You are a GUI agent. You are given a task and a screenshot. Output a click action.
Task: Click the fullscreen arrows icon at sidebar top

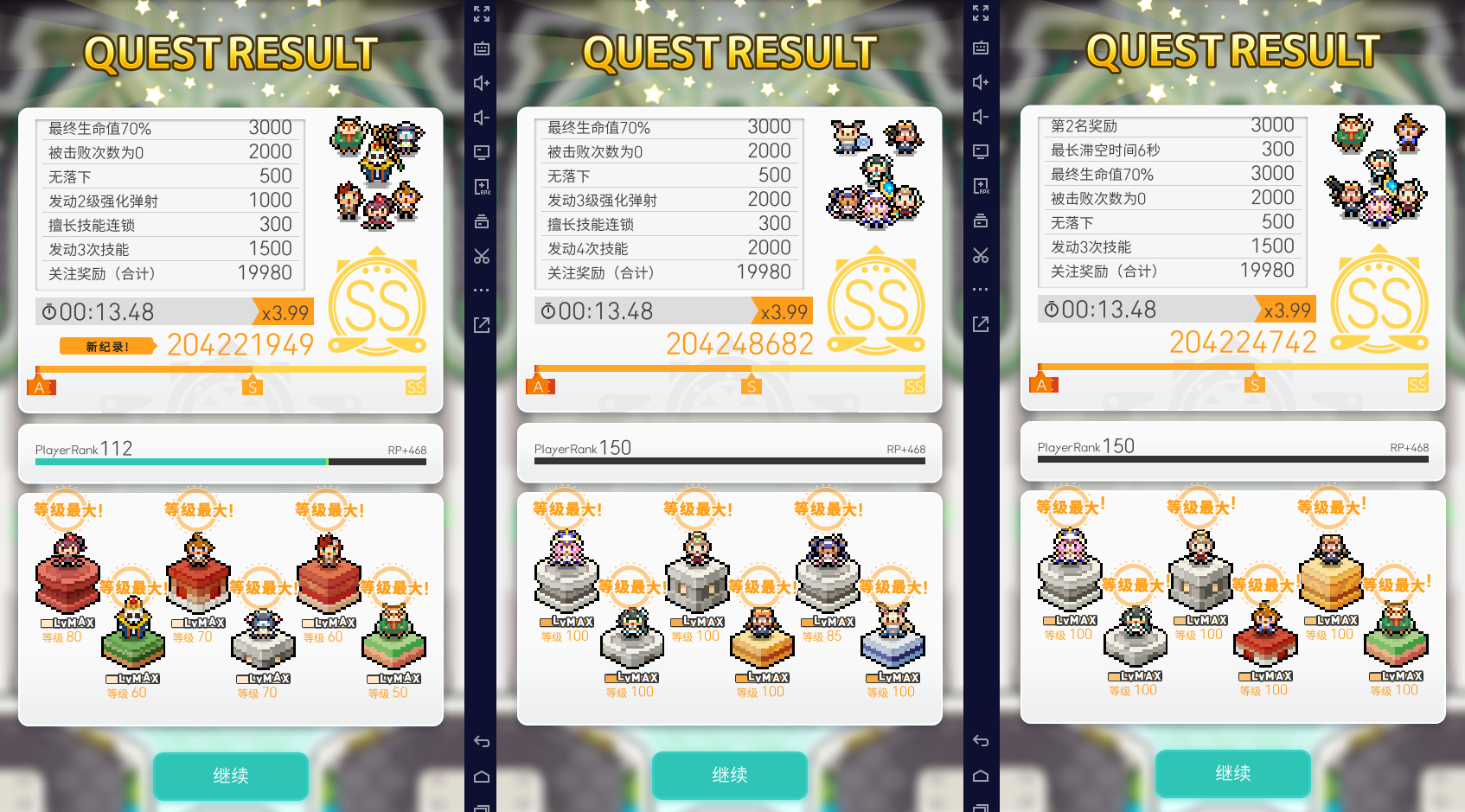point(482,14)
